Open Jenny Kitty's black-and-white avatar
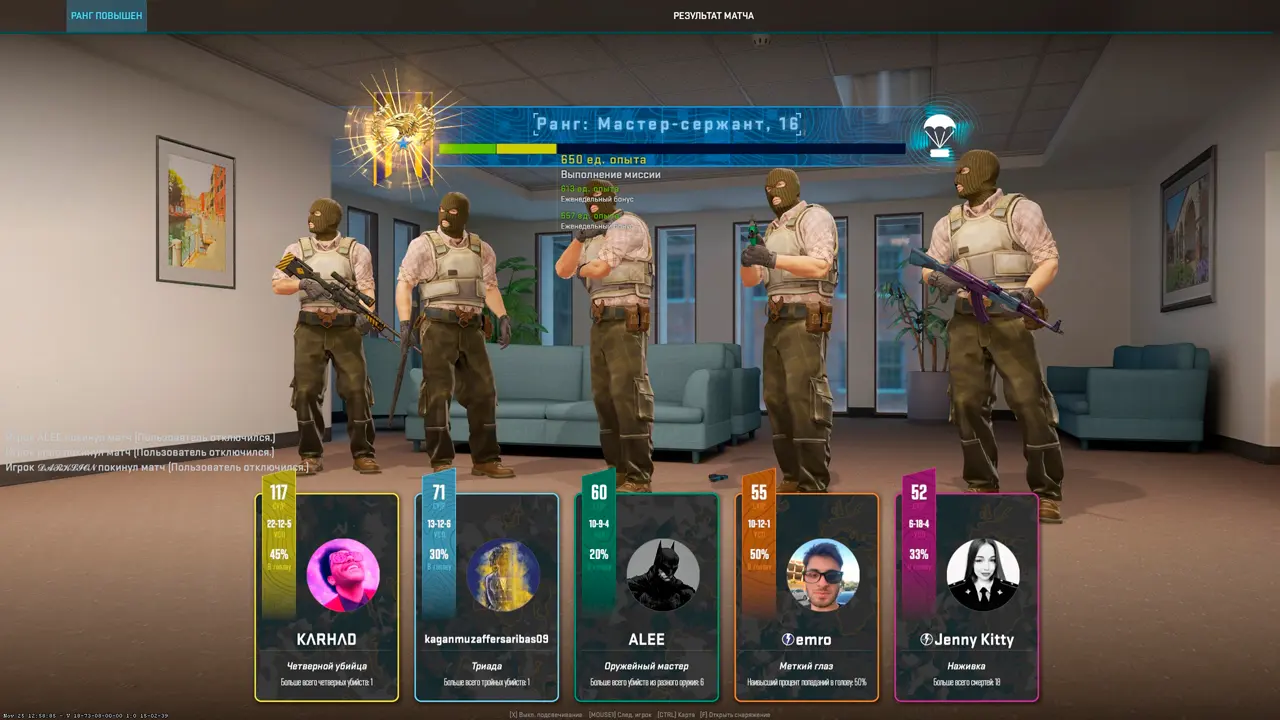Viewport: 1280px width, 720px height. point(983,575)
